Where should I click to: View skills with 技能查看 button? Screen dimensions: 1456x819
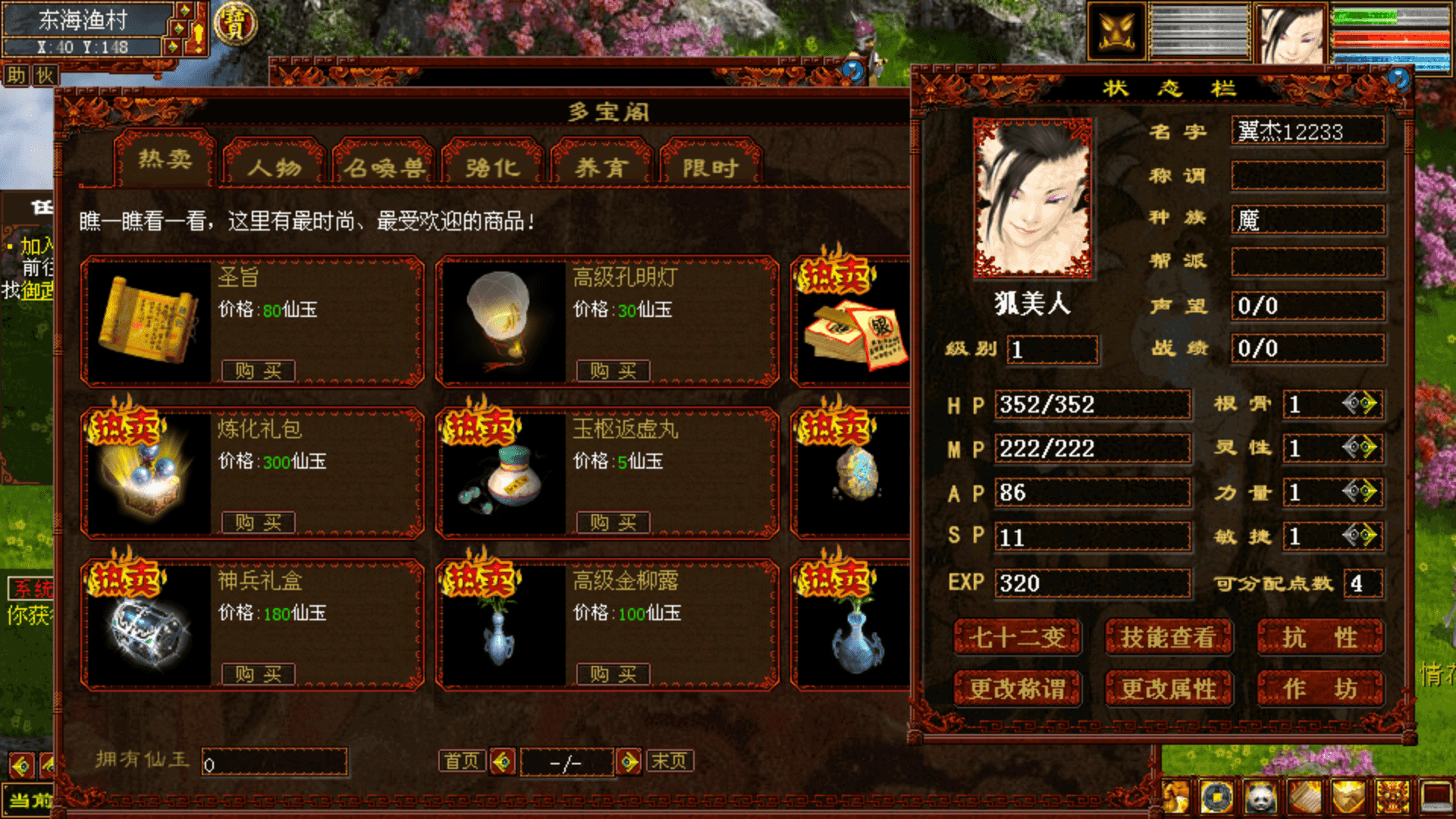[1168, 638]
